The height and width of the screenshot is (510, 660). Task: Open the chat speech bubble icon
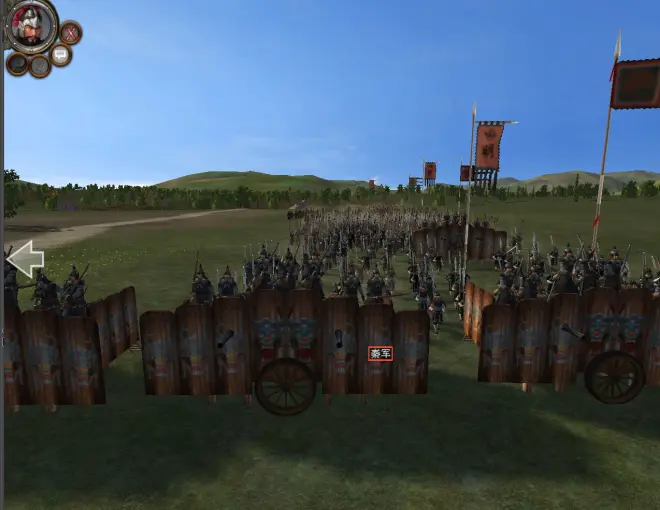61,55
